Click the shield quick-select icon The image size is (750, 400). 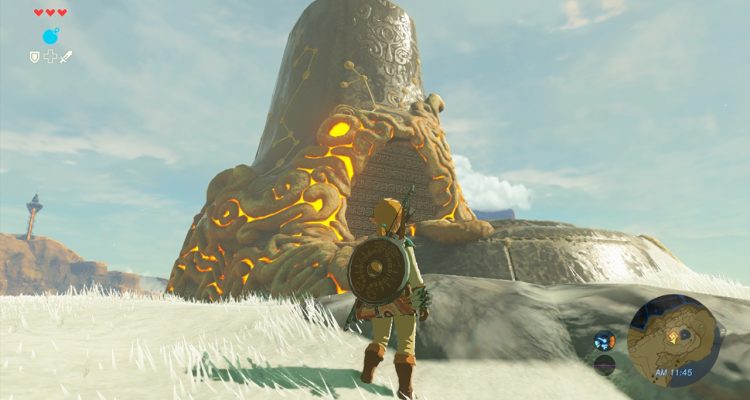click(x=35, y=57)
